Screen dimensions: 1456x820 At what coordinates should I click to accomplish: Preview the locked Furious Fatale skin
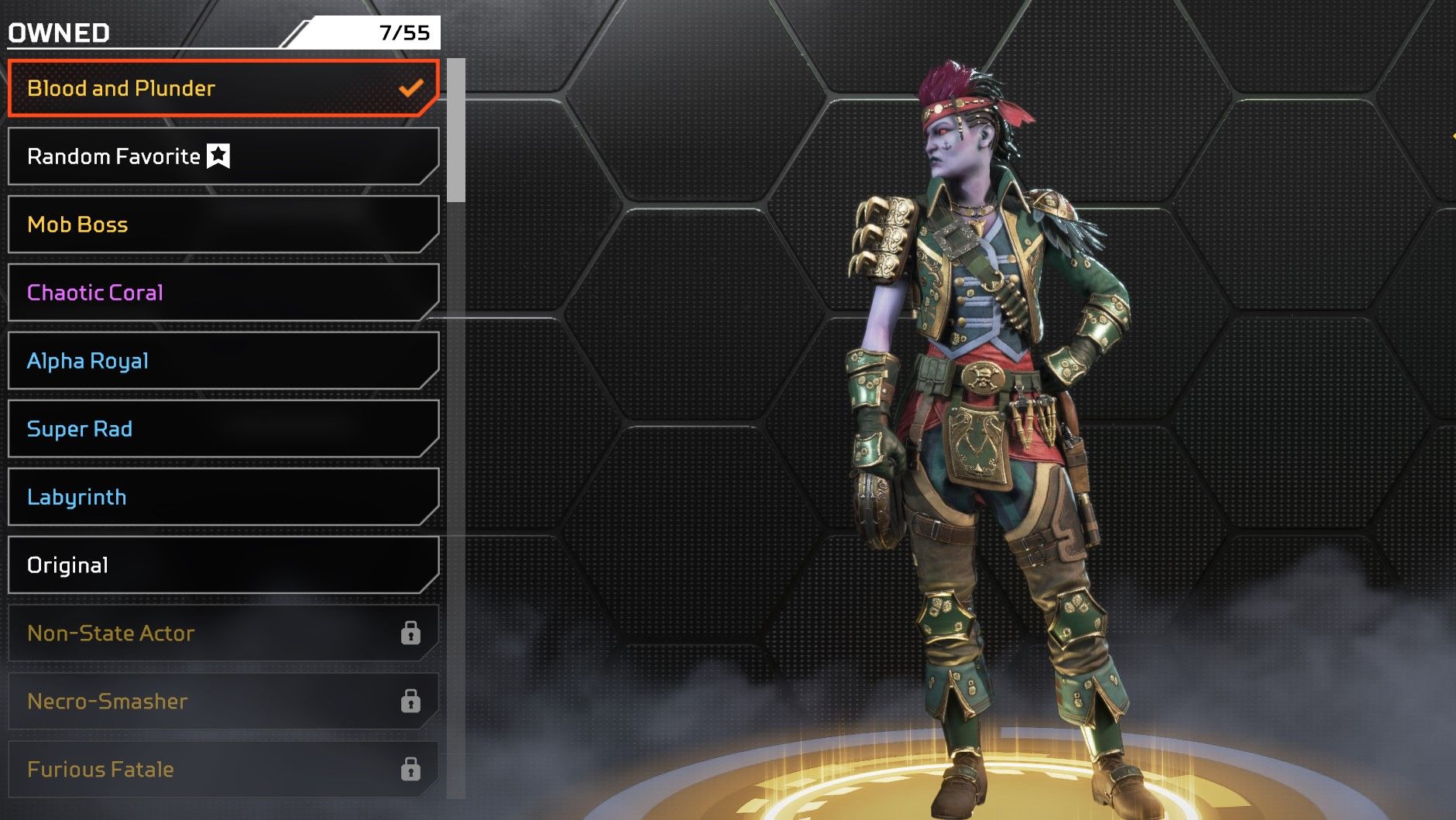[x=223, y=770]
